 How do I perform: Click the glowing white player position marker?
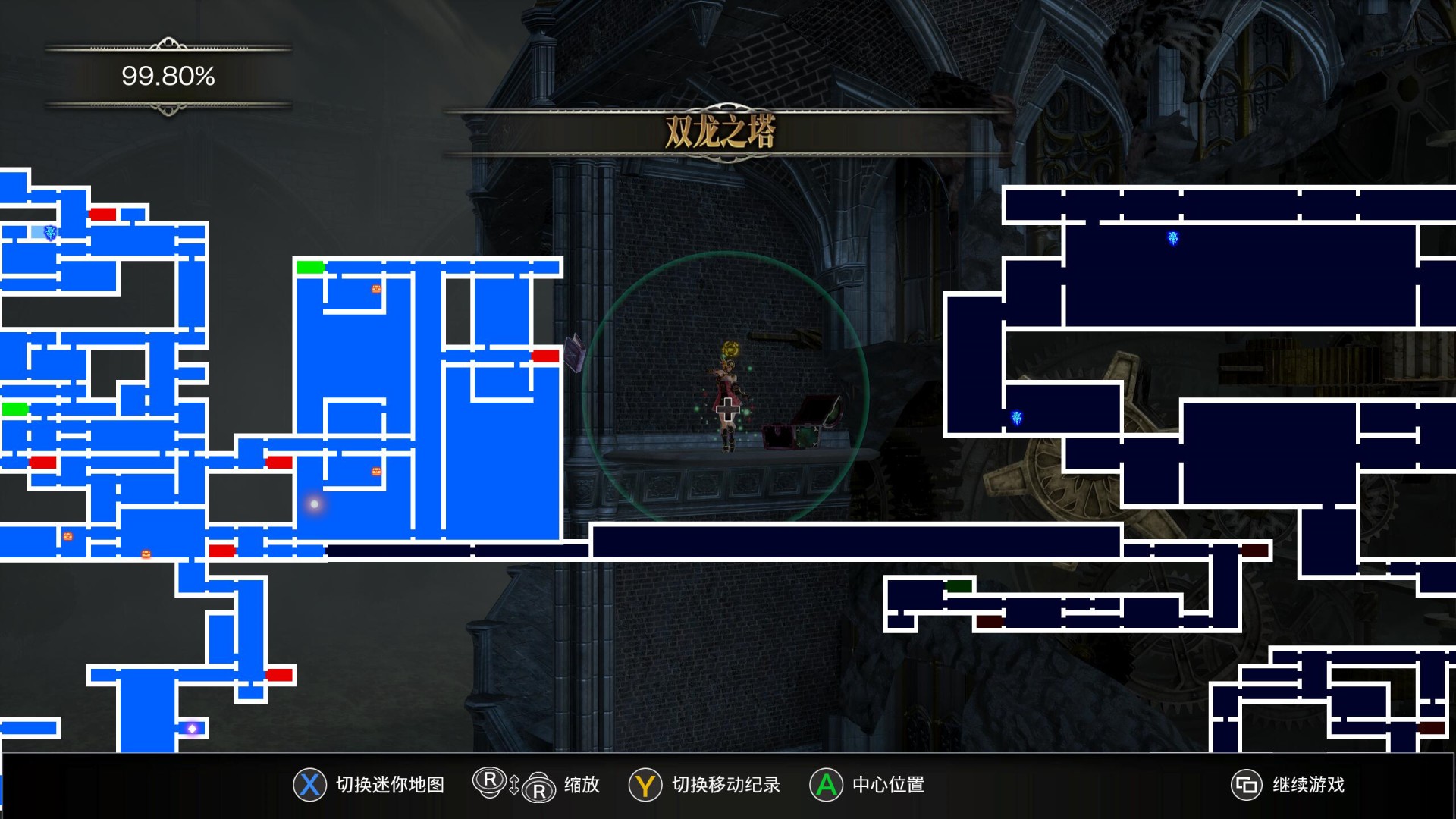point(314,504)
